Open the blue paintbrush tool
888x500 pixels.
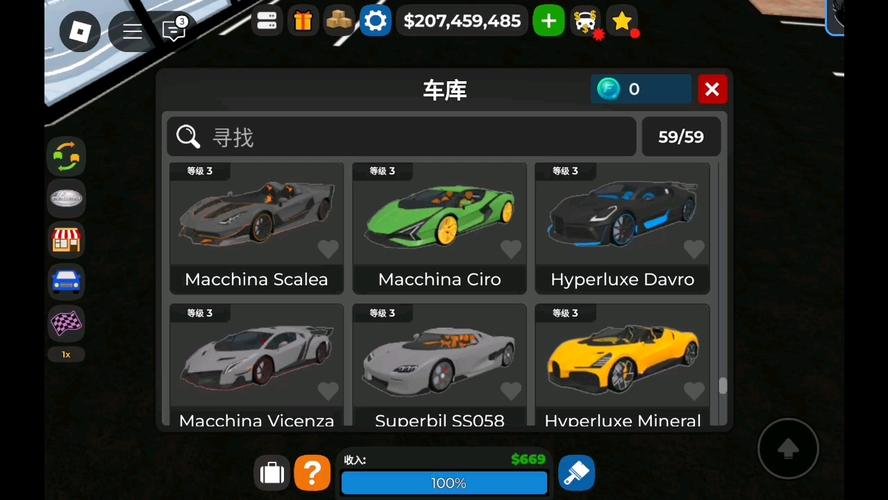coord(576,472)
